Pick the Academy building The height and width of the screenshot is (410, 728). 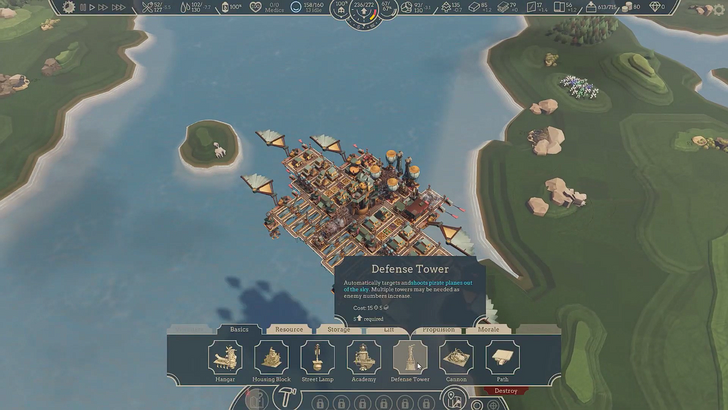pos(363,359)
